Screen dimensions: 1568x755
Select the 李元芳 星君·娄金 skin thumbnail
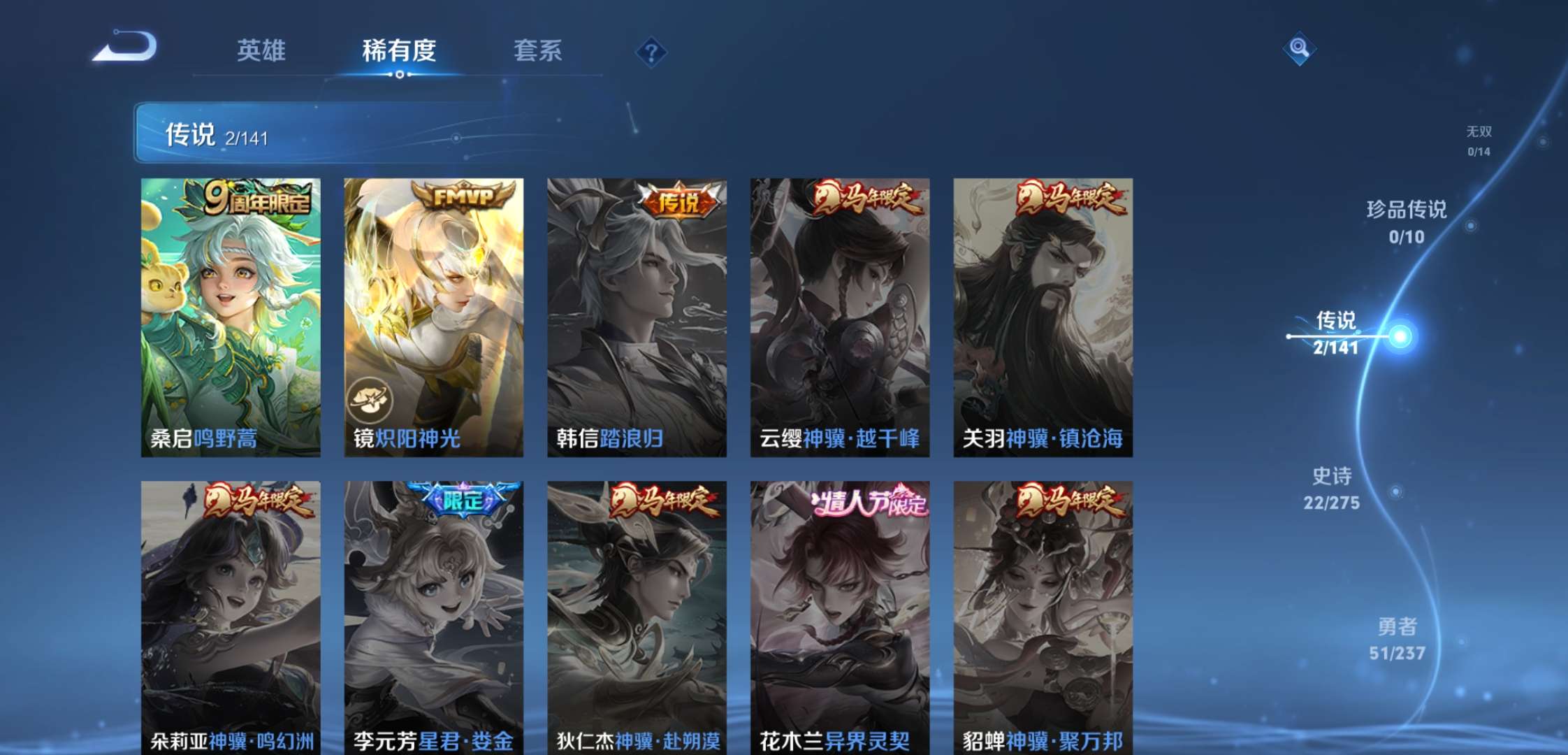click(x=433, y=615)
